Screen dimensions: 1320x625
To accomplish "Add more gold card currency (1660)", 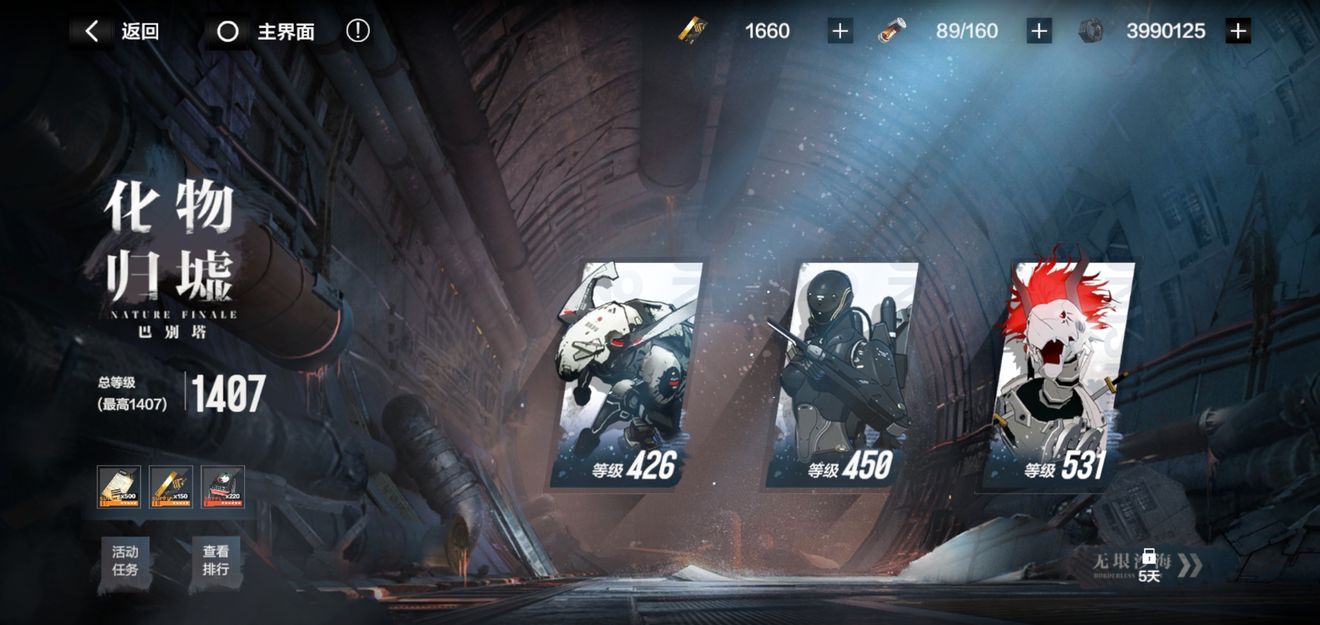I will coord(840,31).
